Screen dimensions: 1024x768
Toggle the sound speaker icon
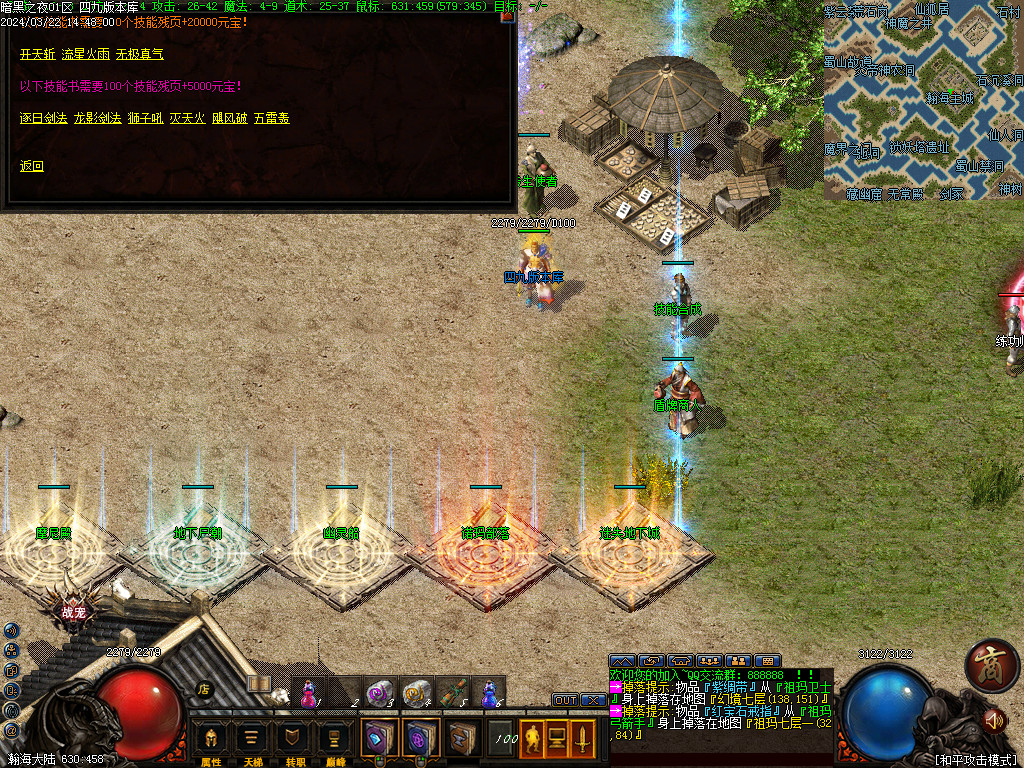[x=994, y=719]
